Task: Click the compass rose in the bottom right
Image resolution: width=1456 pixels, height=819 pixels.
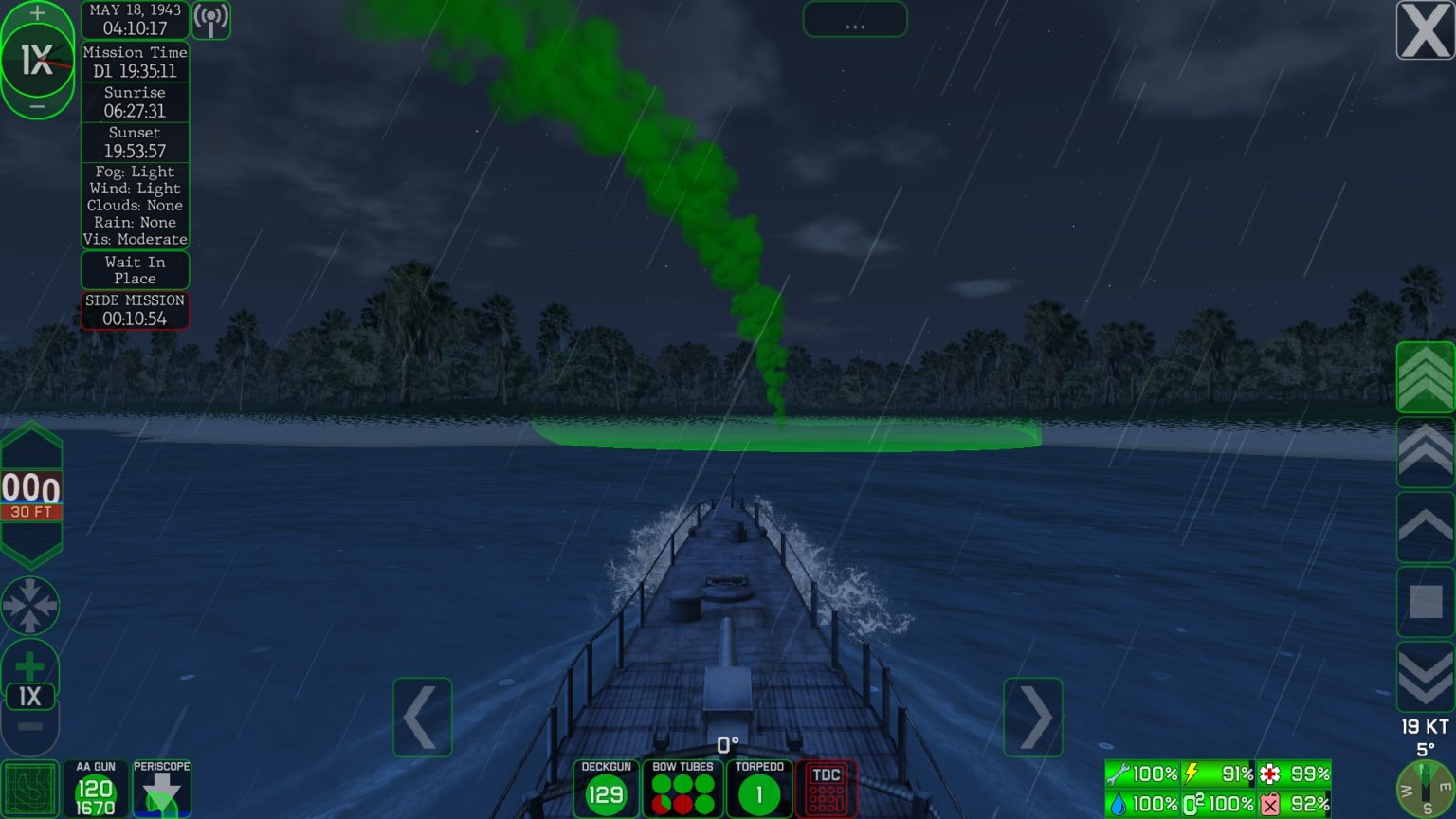Action: [1424, 788]
